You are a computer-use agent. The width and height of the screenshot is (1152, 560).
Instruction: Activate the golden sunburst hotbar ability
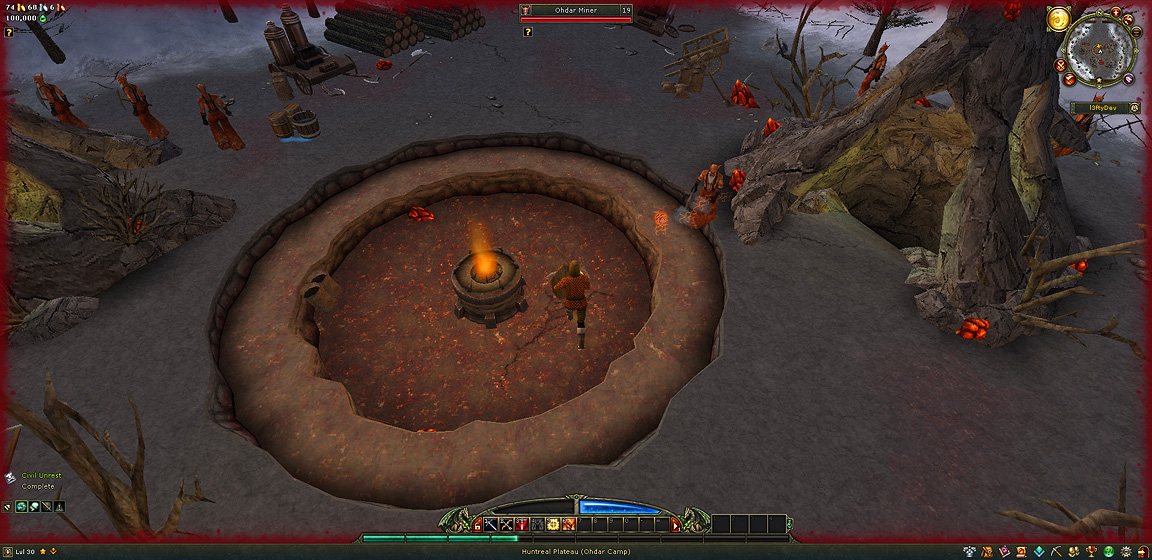[x=553, y=524]
